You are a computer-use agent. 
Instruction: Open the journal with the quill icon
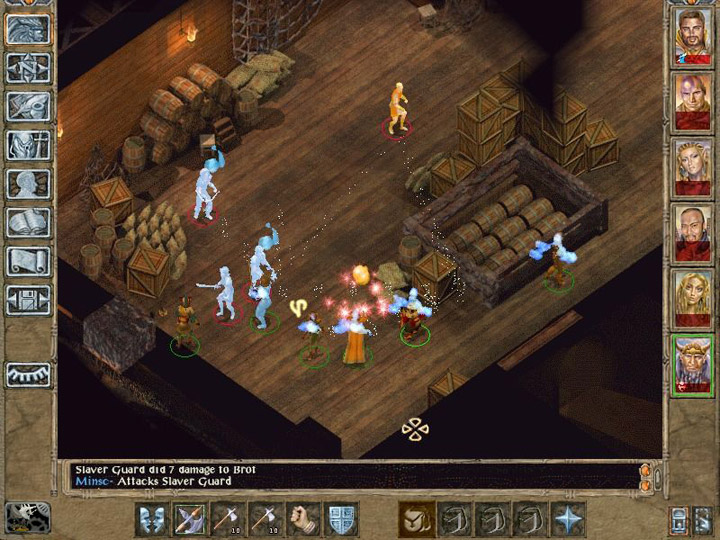(28, 106)
